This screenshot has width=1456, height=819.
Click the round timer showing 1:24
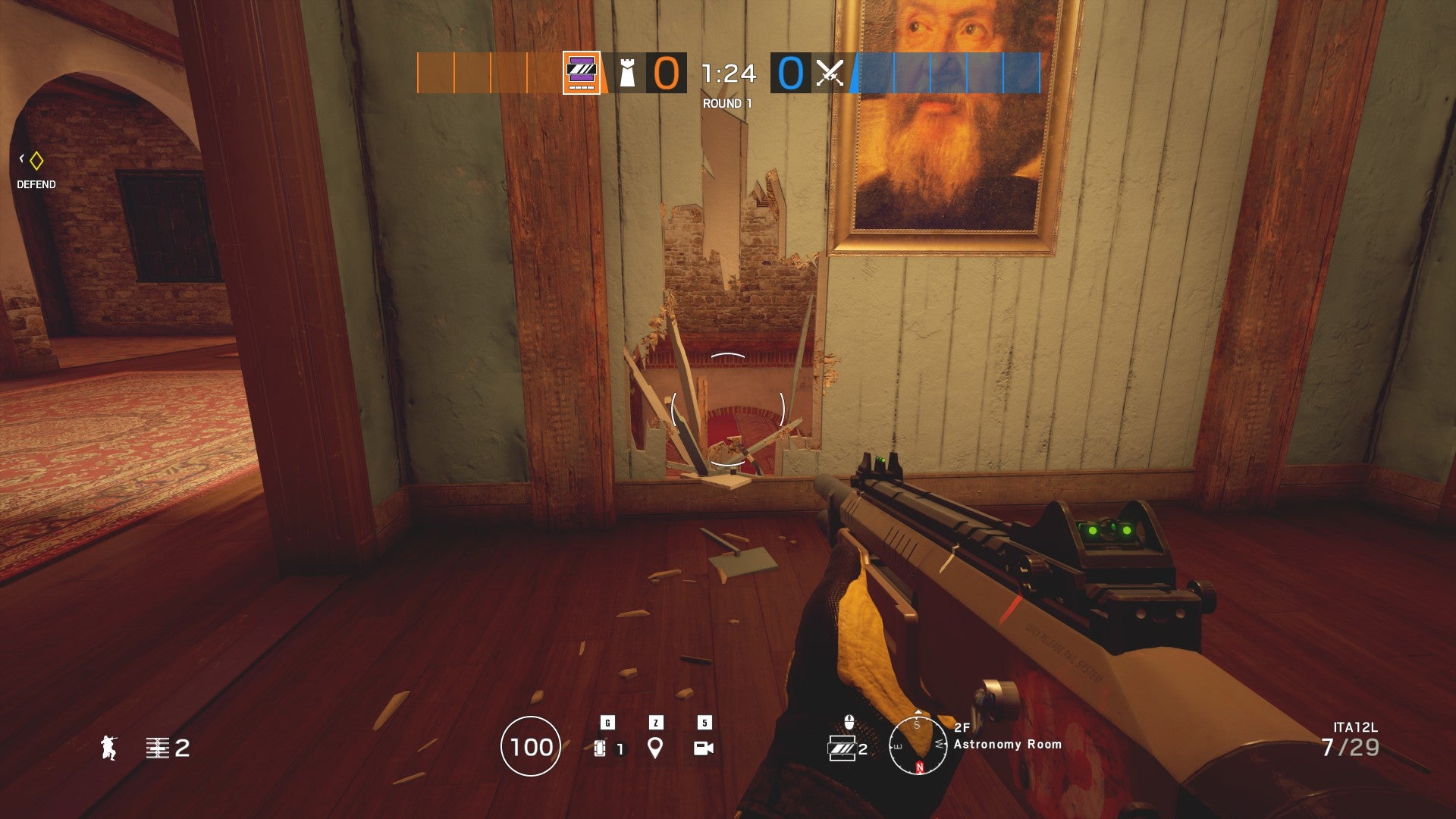[x=726, y=74]
